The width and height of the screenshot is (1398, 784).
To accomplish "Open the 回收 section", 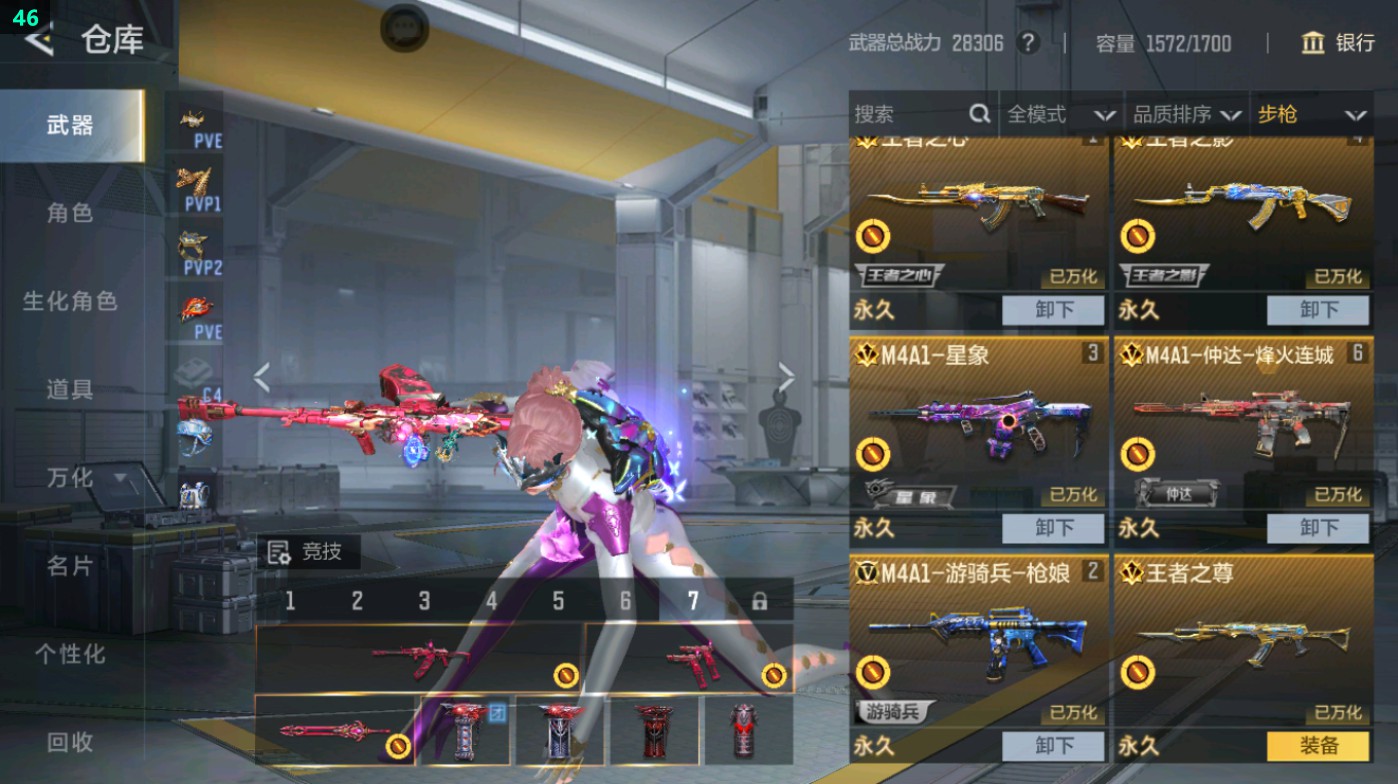I will [70, 742].
